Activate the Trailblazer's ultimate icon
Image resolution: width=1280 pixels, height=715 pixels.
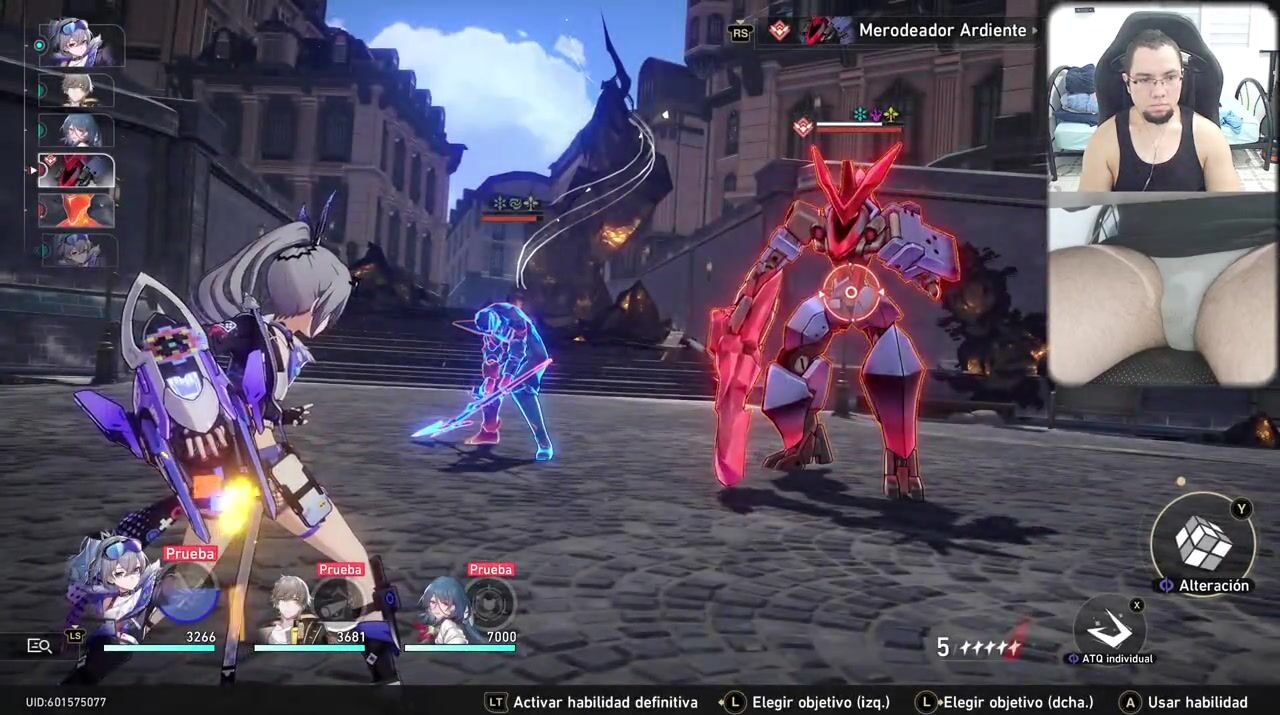tap(340, 603)
